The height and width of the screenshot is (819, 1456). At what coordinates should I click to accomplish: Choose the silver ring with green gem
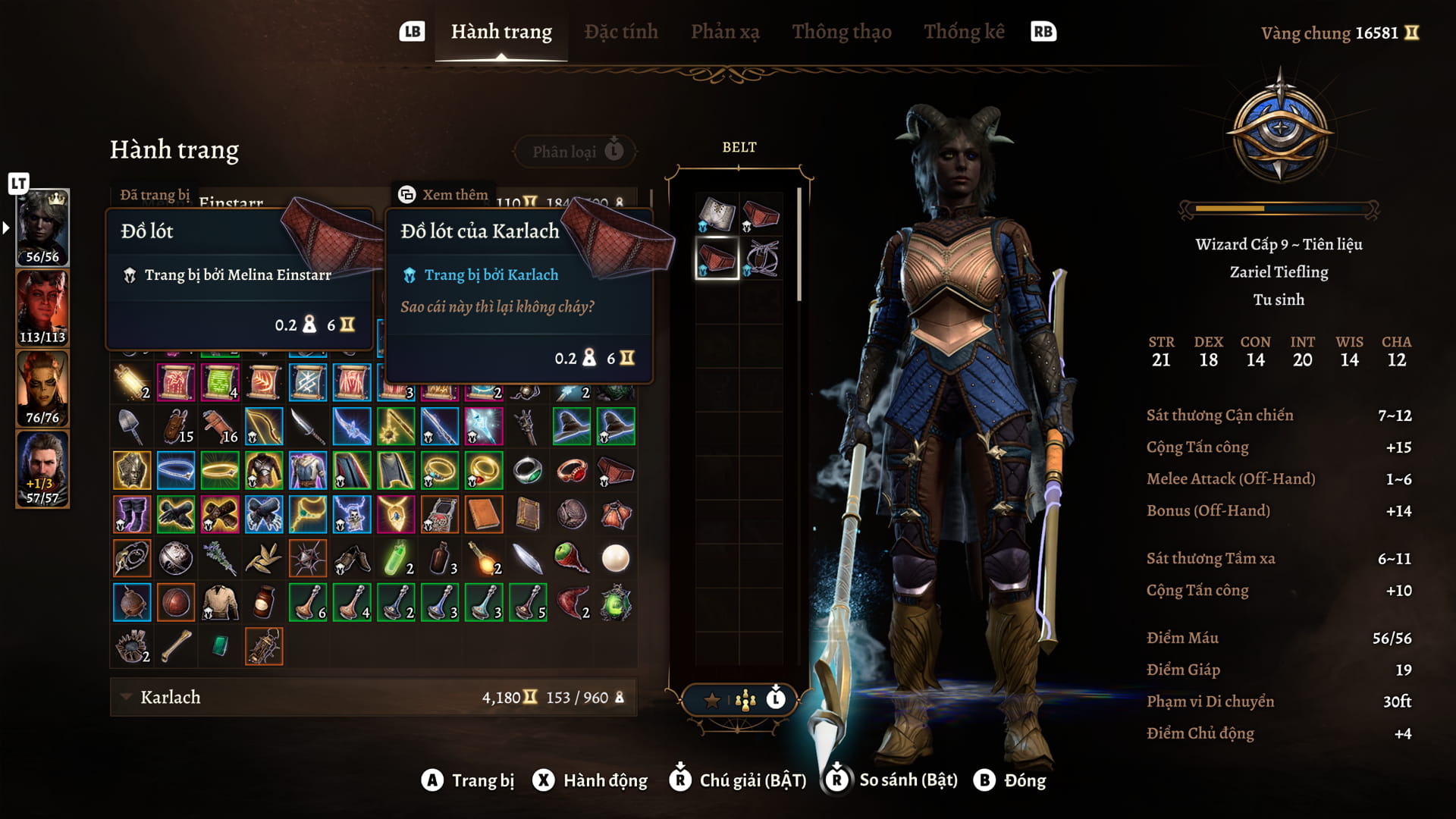click(x=527, y=471)
